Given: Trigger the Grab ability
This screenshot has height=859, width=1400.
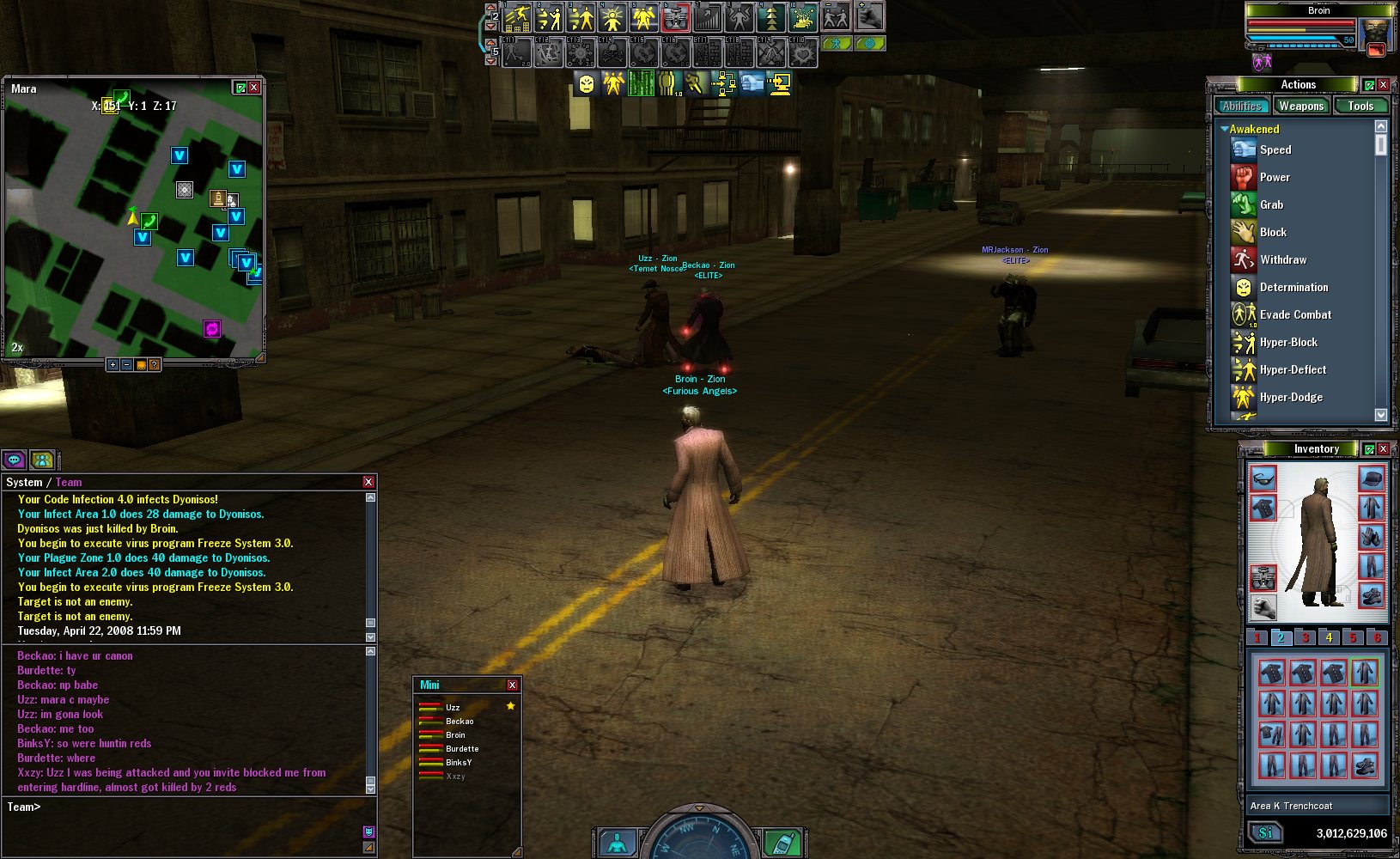Looking at the screenshot, I should [x=1271, y=204].
